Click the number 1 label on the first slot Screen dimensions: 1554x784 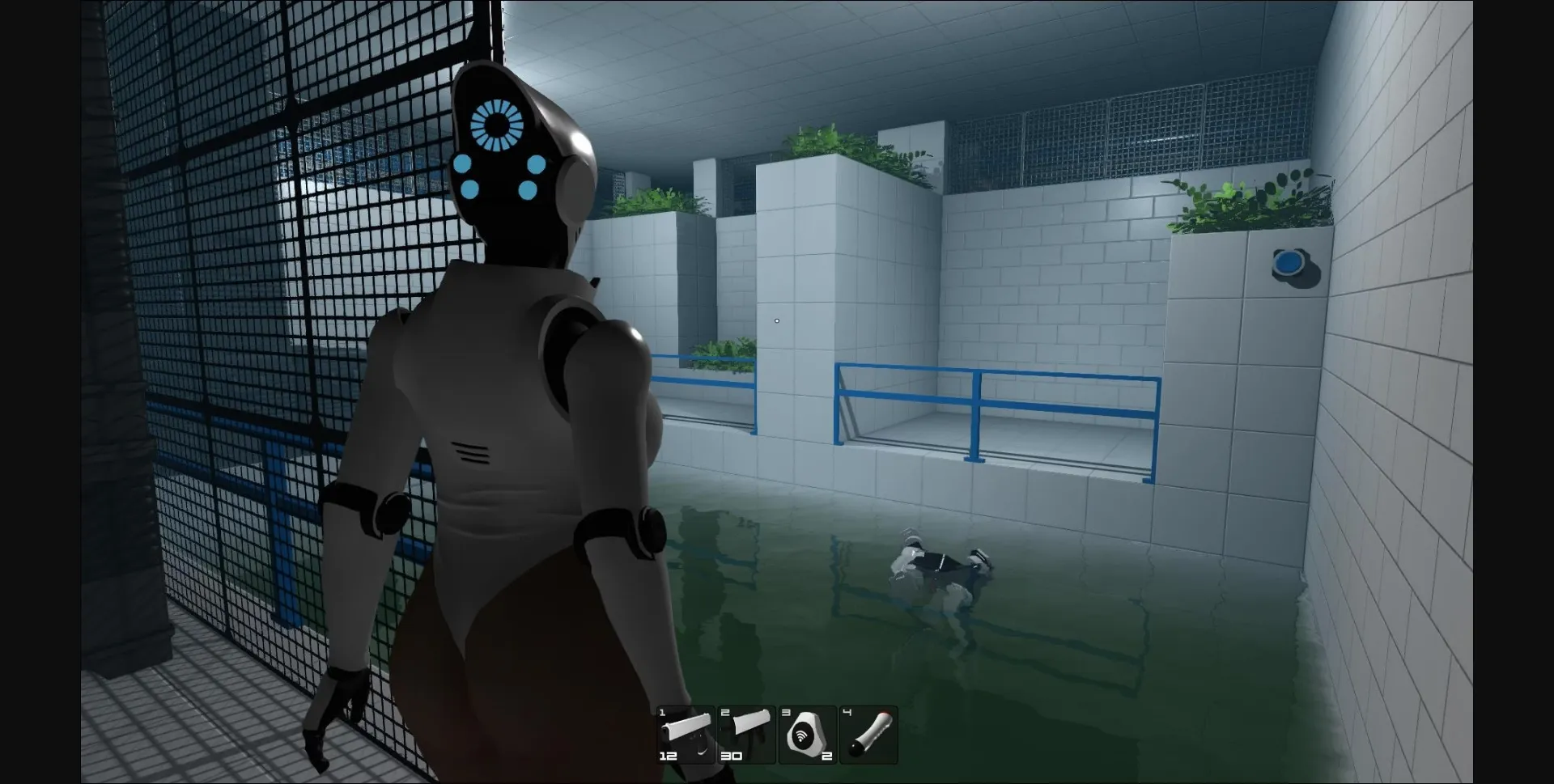click(660, 712)
